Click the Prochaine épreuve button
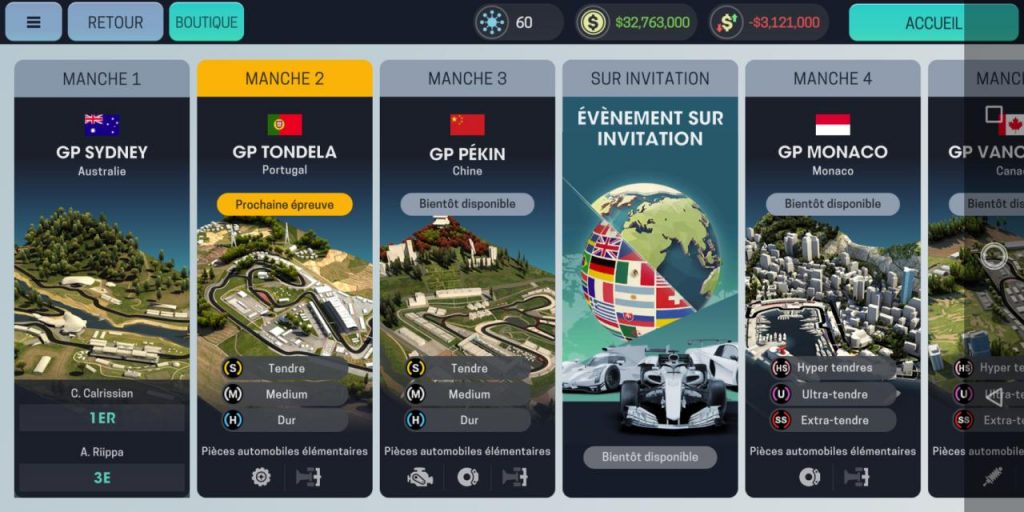The width and height of the screenshot is (1024, 512). click(284, 204)
